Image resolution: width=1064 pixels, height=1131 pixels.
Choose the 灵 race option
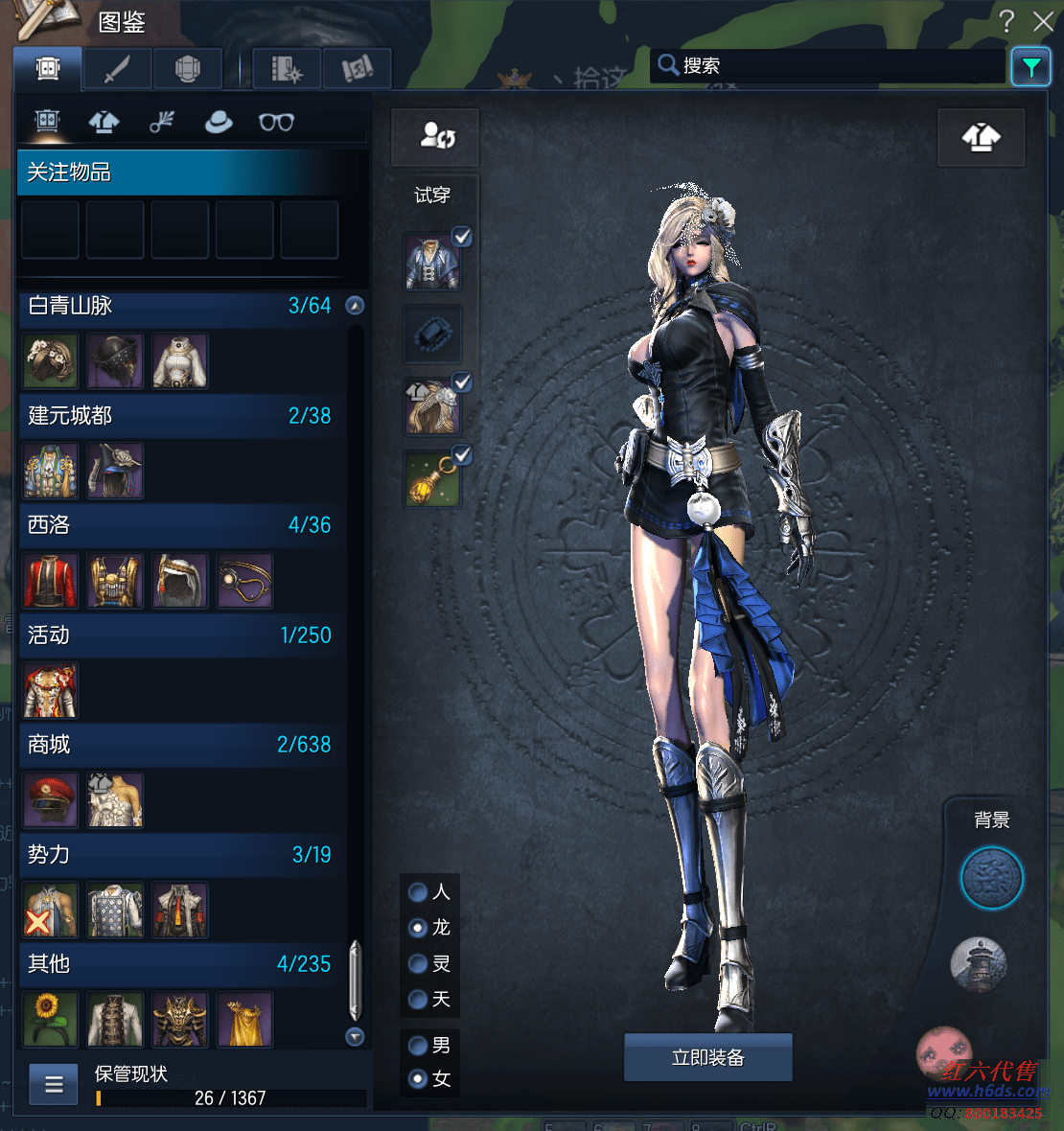click(419, 963)
